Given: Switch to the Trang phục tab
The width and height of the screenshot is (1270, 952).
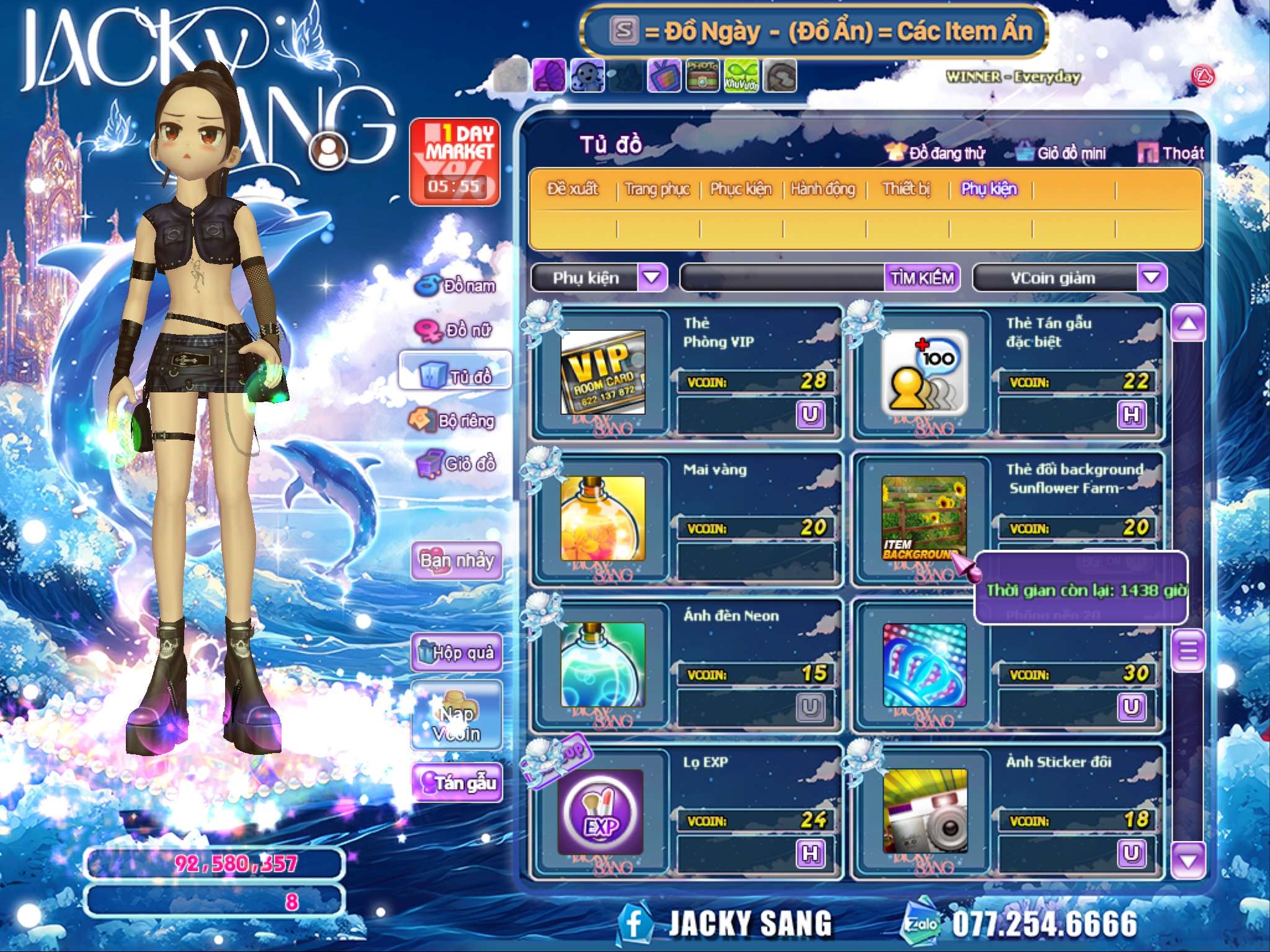Looking at the screenshot, I should (x=657, y=188).
